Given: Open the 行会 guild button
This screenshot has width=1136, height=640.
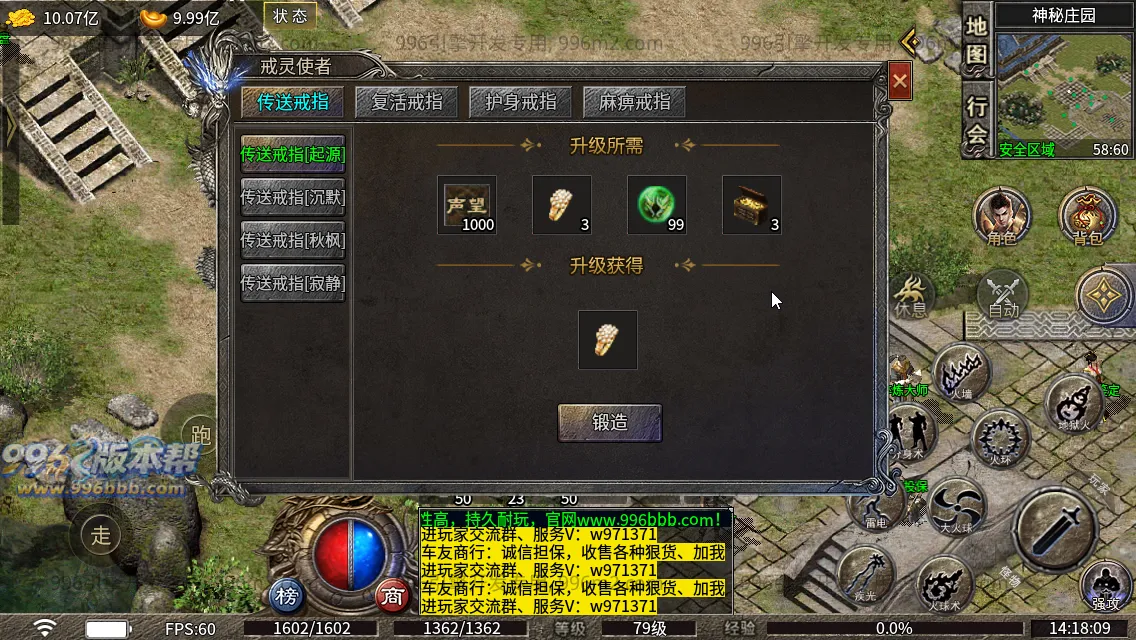Looking at the screenshot, I should (977, 120).
